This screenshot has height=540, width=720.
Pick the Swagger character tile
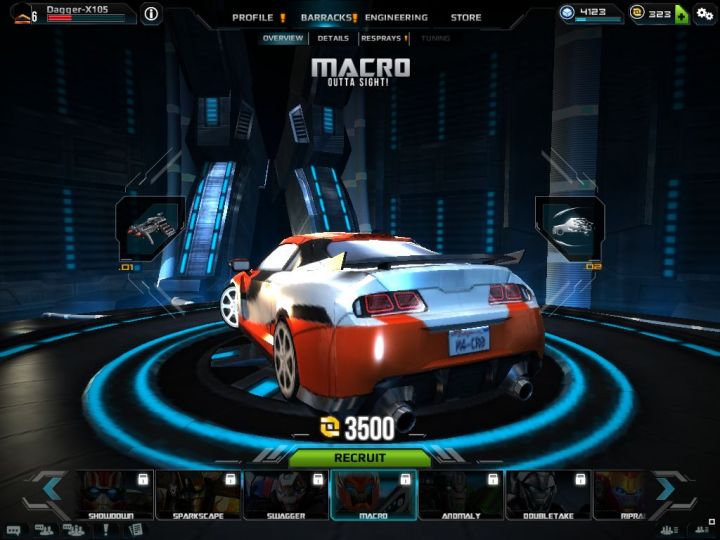click(284, 495)
